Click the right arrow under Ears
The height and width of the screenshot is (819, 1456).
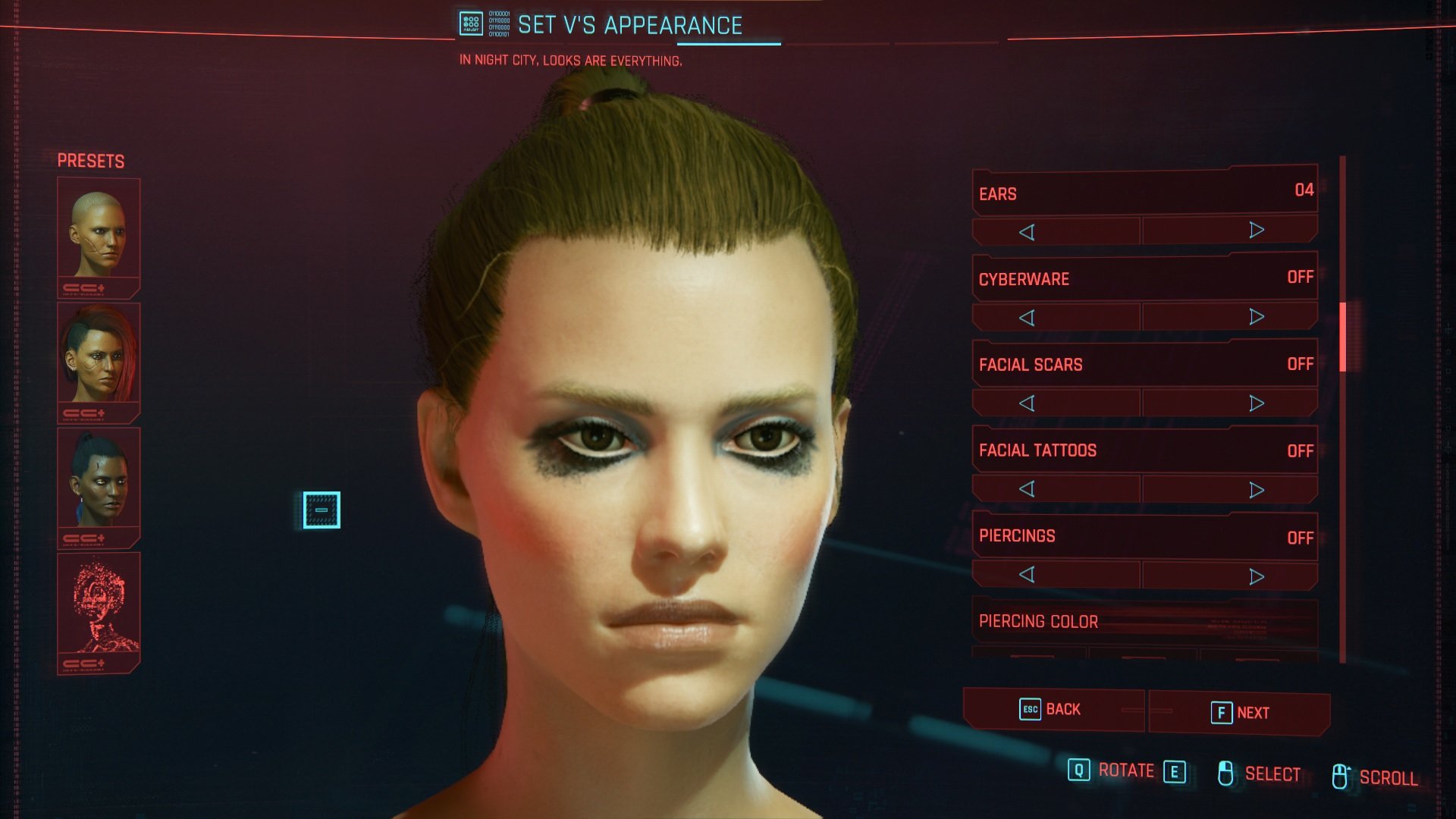click(x=1257, y=231)
